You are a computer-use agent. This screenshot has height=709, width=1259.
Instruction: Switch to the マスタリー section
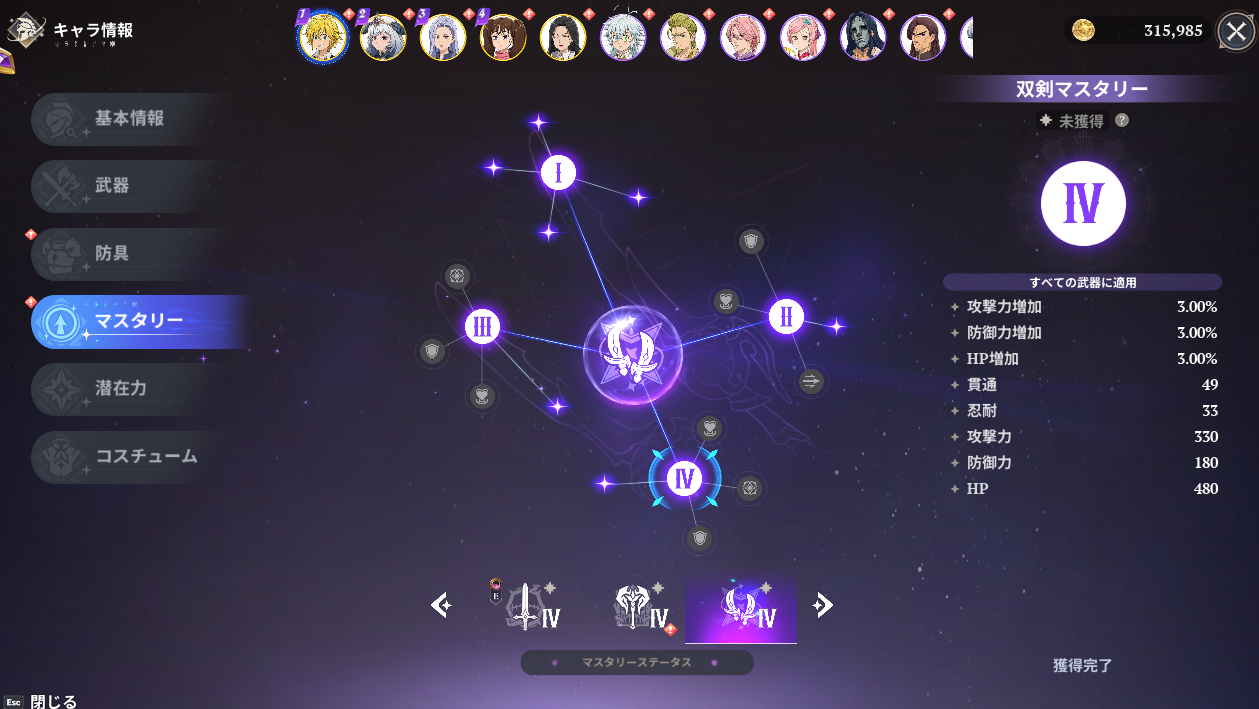[138, 322]
